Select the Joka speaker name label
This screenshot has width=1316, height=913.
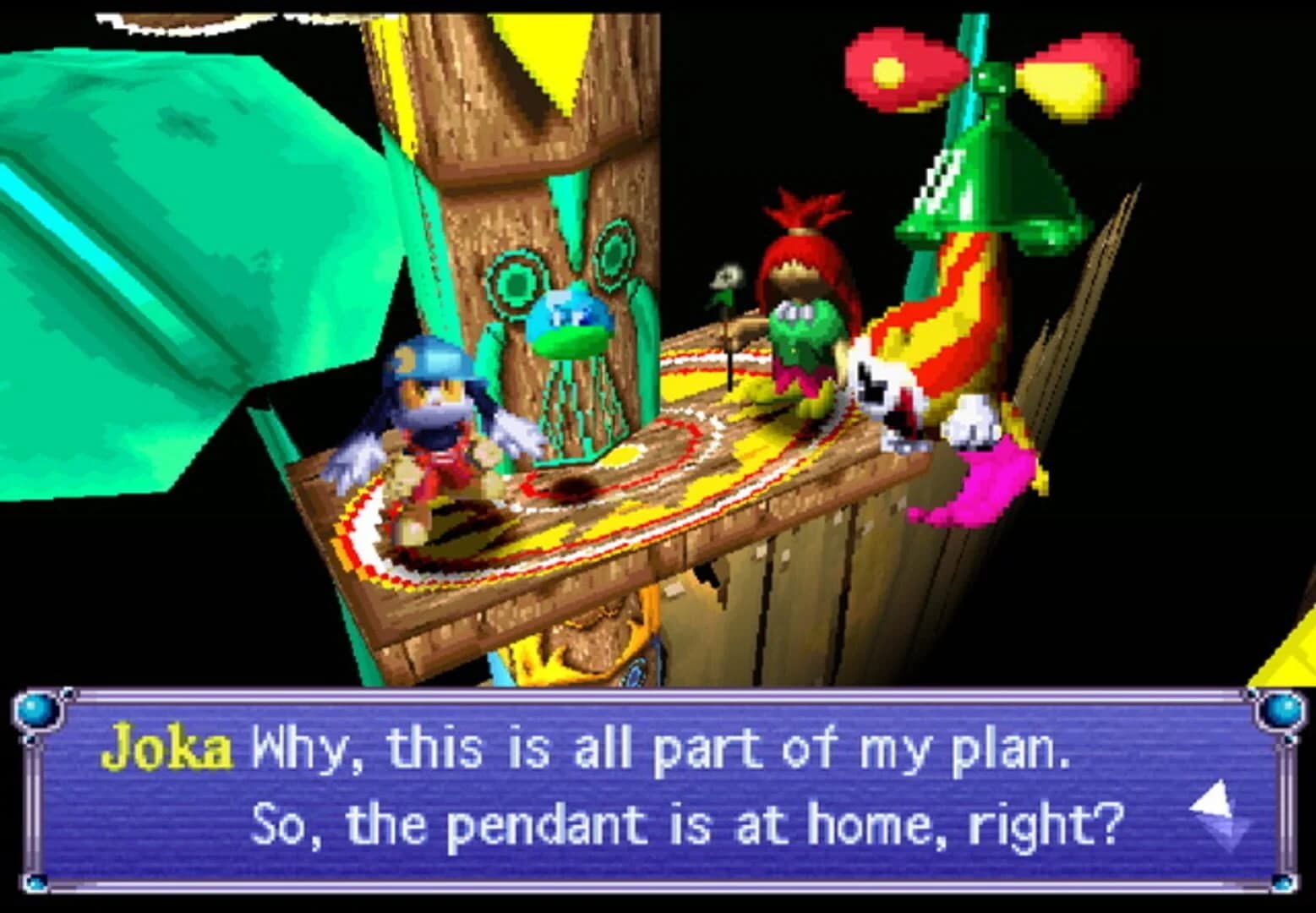coord(169,746)
